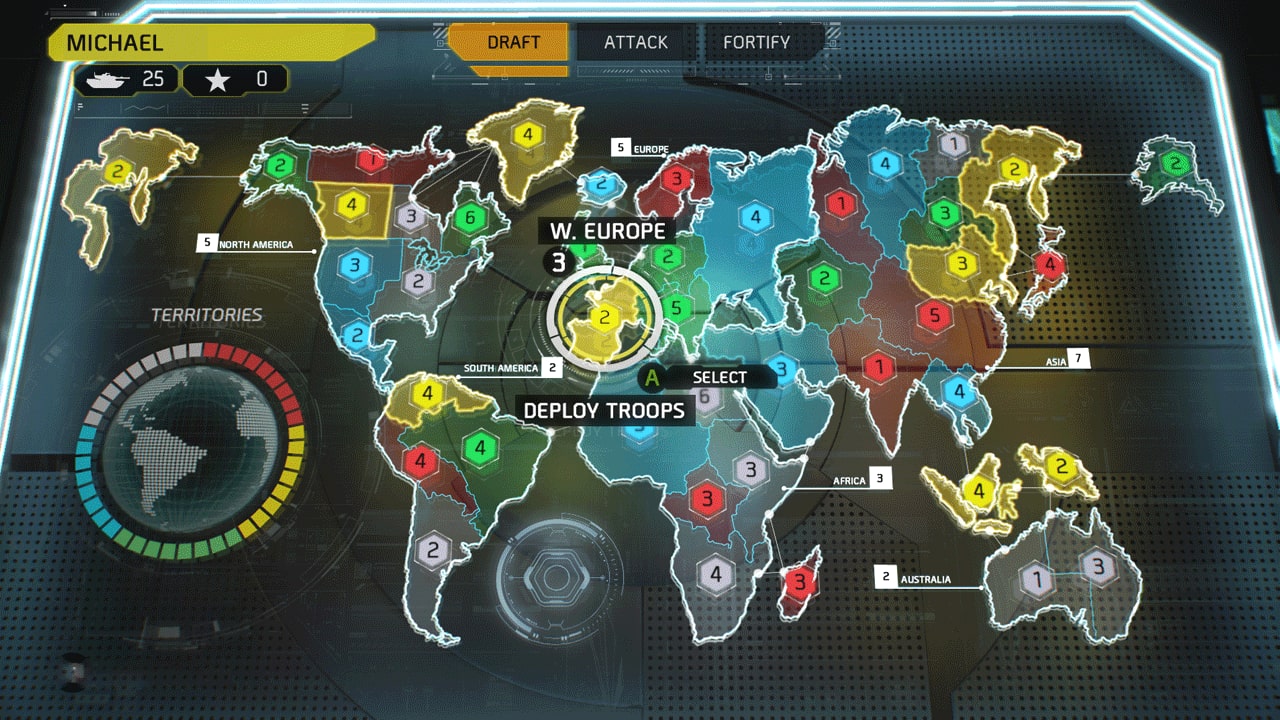The height and width of the screenshot is (720, 1280).
Task: Click the AUSTRALIA continent label showing 2
Action: tap(912, 578)
